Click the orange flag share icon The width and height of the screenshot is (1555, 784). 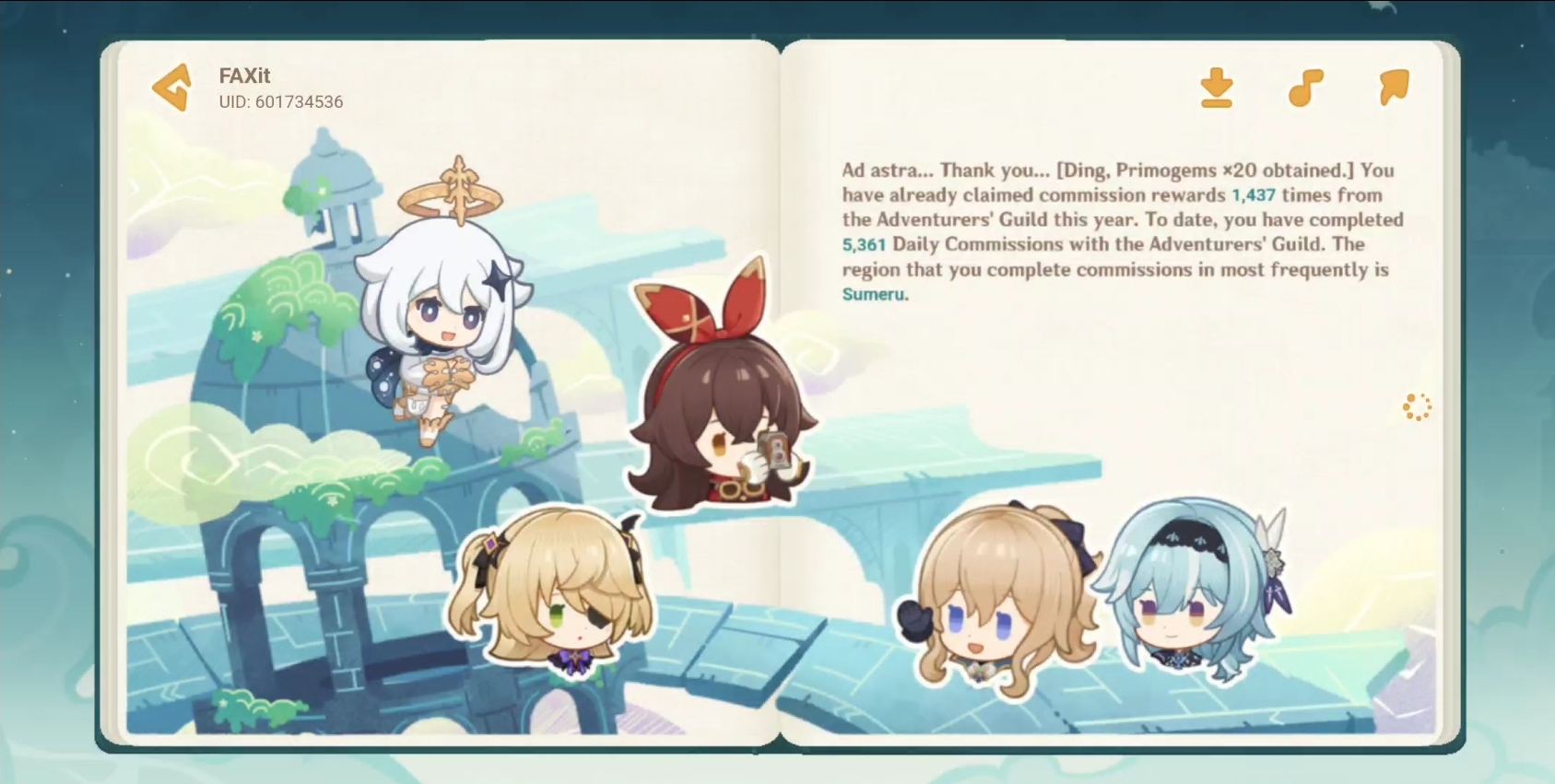tap(1393, 86)
